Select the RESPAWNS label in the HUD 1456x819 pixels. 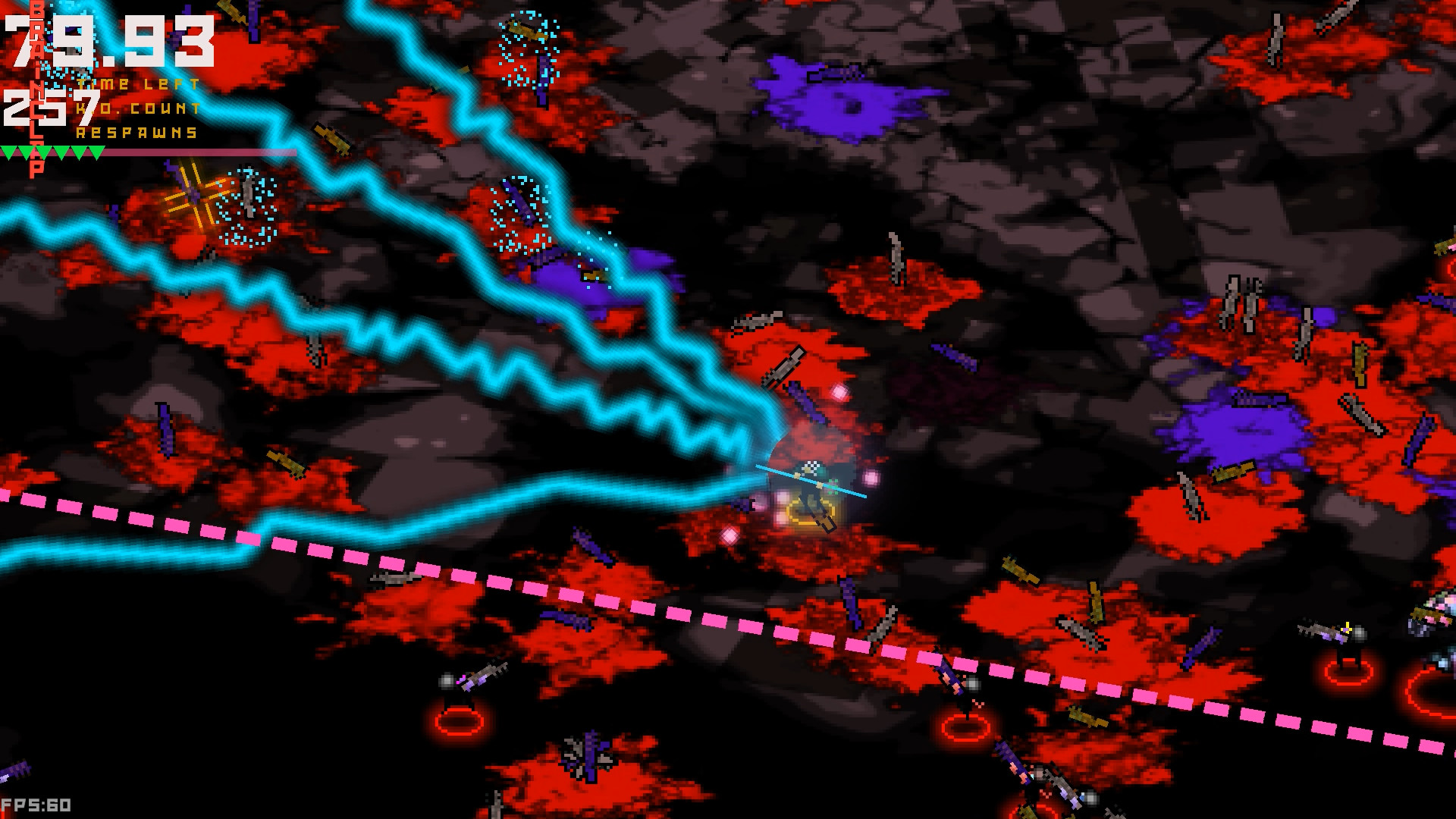pyautogui.click(x=135, y=133)
